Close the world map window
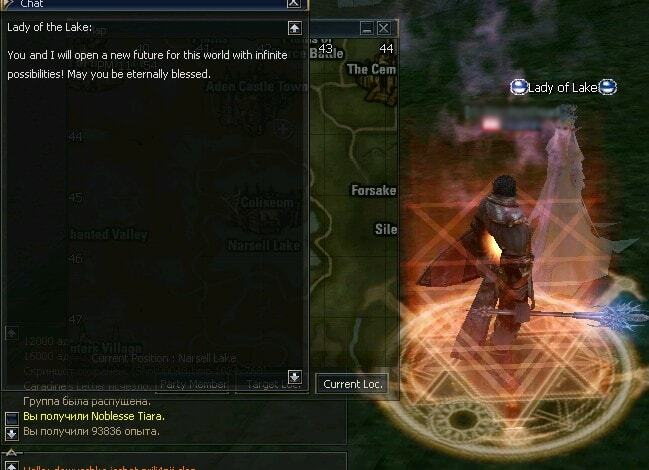649x470 pixels. point(384,28)
